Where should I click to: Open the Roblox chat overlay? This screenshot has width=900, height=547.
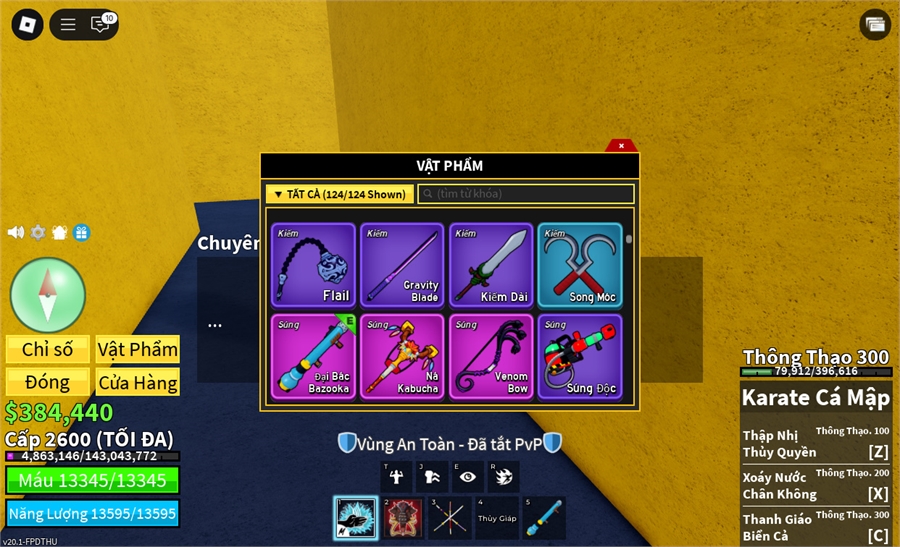pos(101,24)
